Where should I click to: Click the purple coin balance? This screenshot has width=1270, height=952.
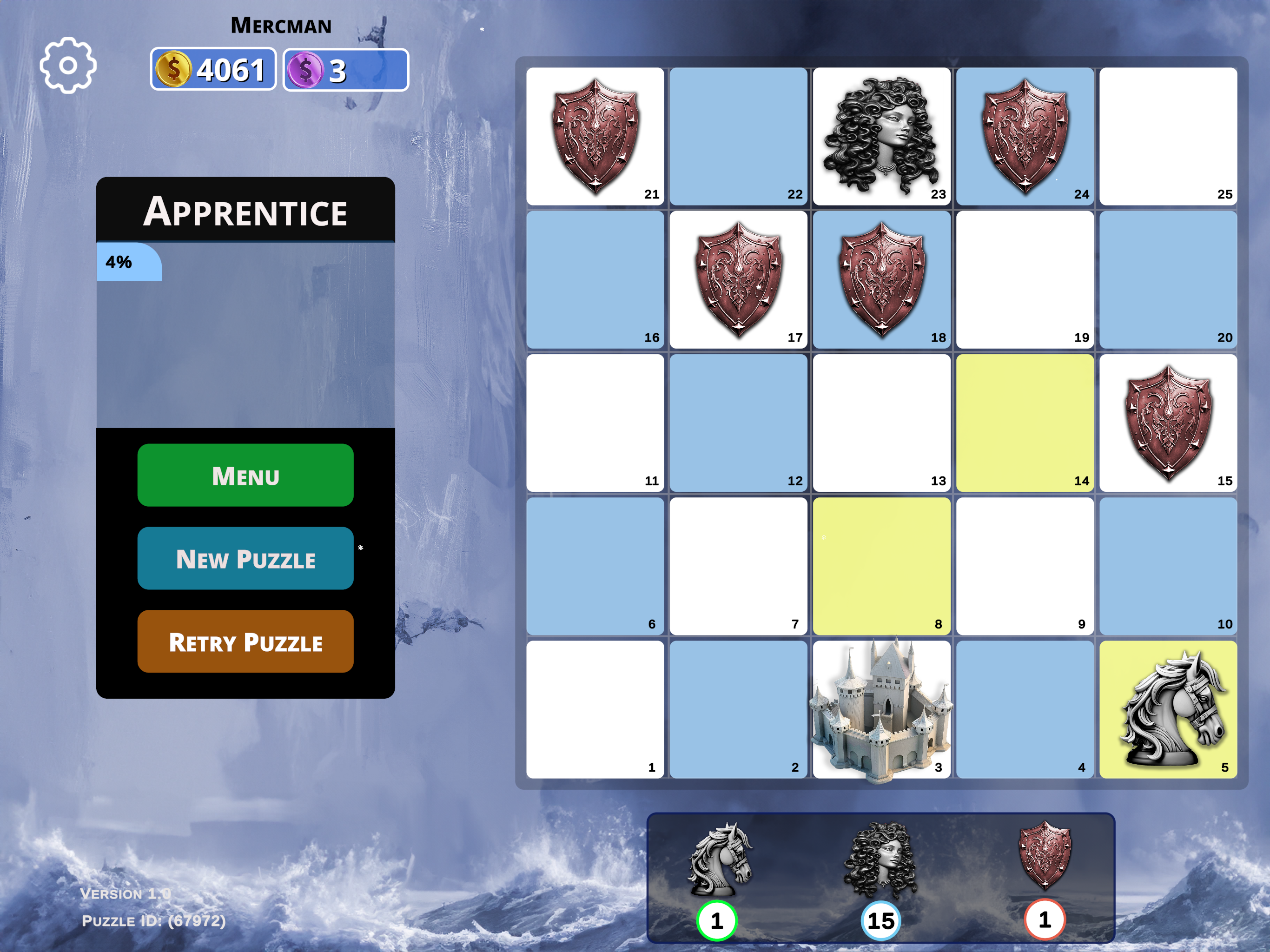346,70
